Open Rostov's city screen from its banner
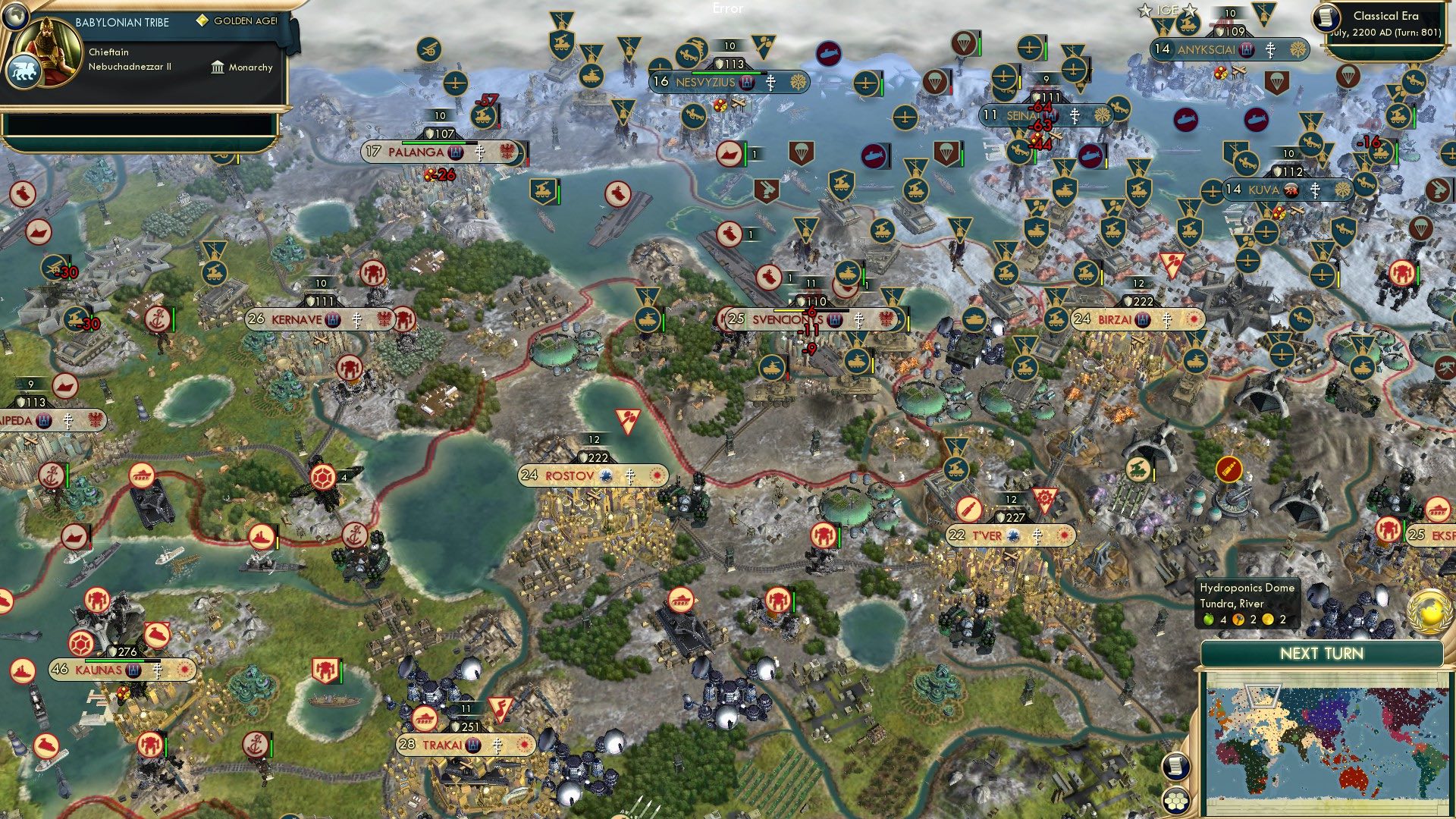Screen dimensions: 1456x819 tap(567, 476)
